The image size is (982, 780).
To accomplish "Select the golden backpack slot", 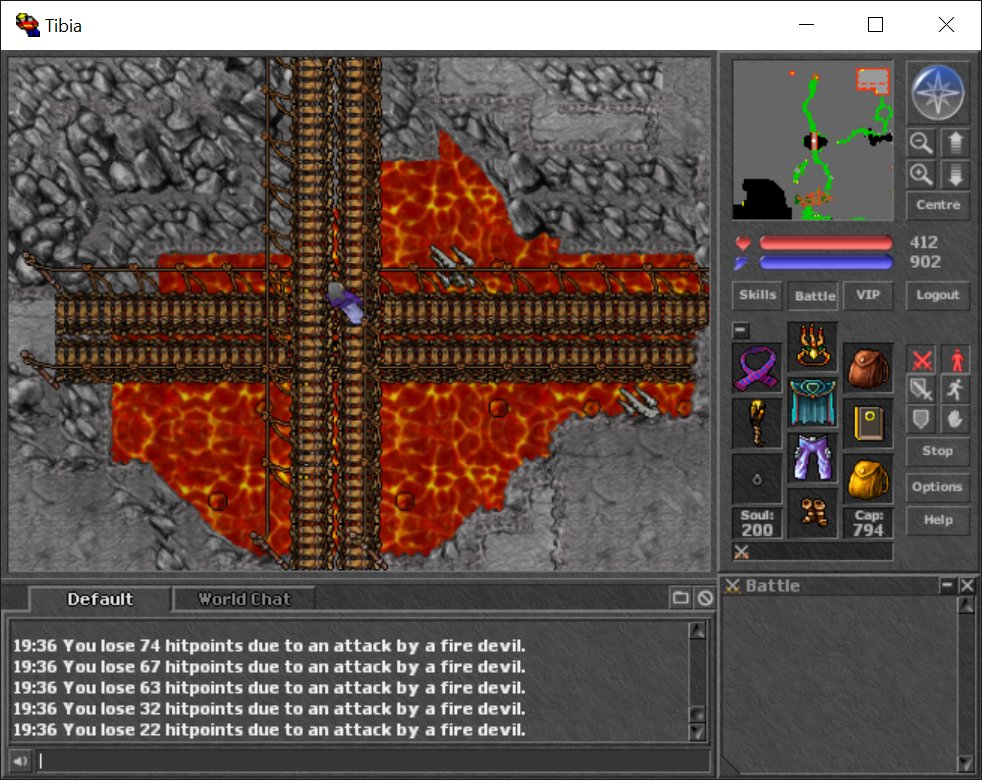I will [x=868, y=479].
